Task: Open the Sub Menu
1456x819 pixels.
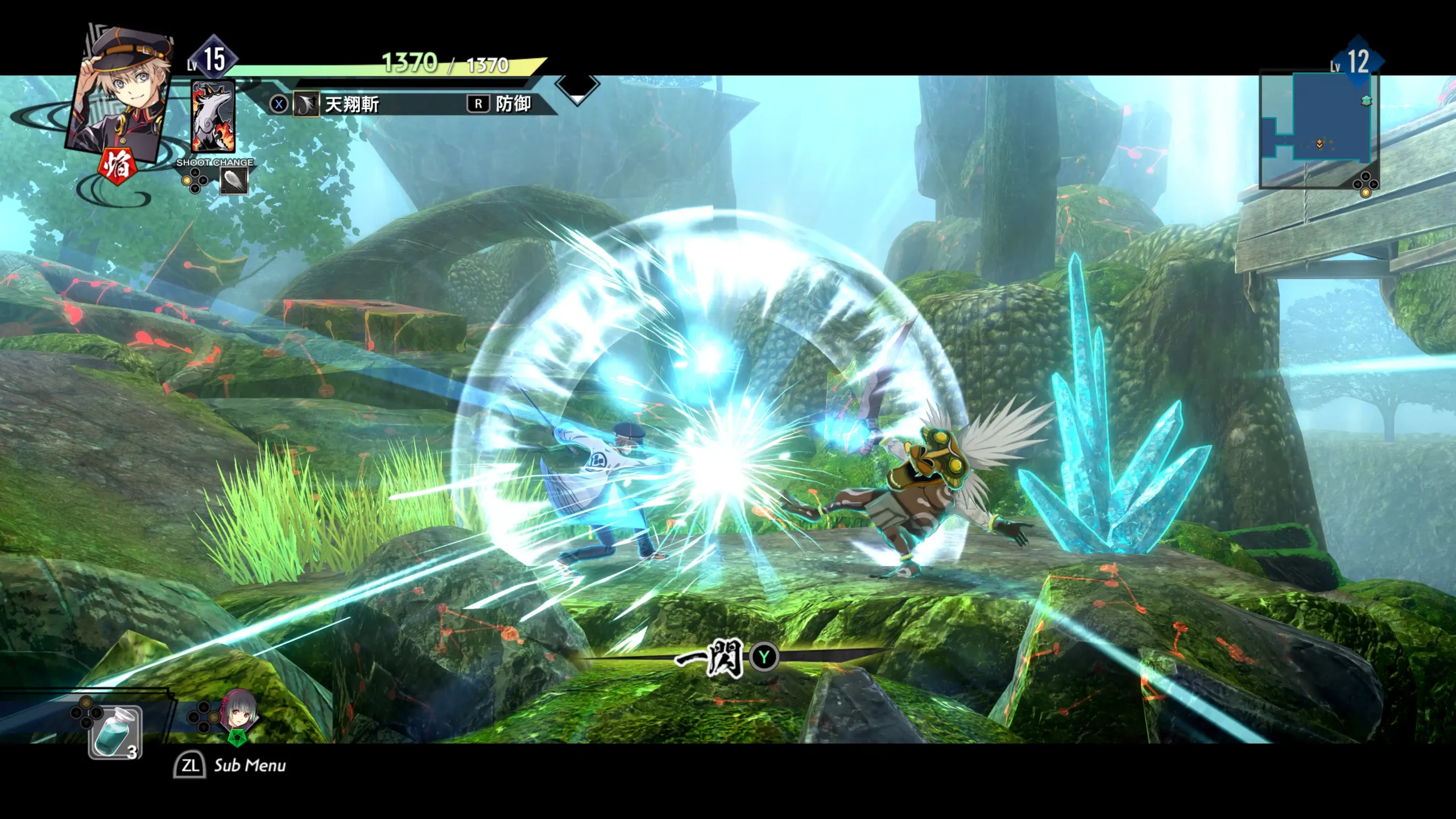Action: (230, 766)
